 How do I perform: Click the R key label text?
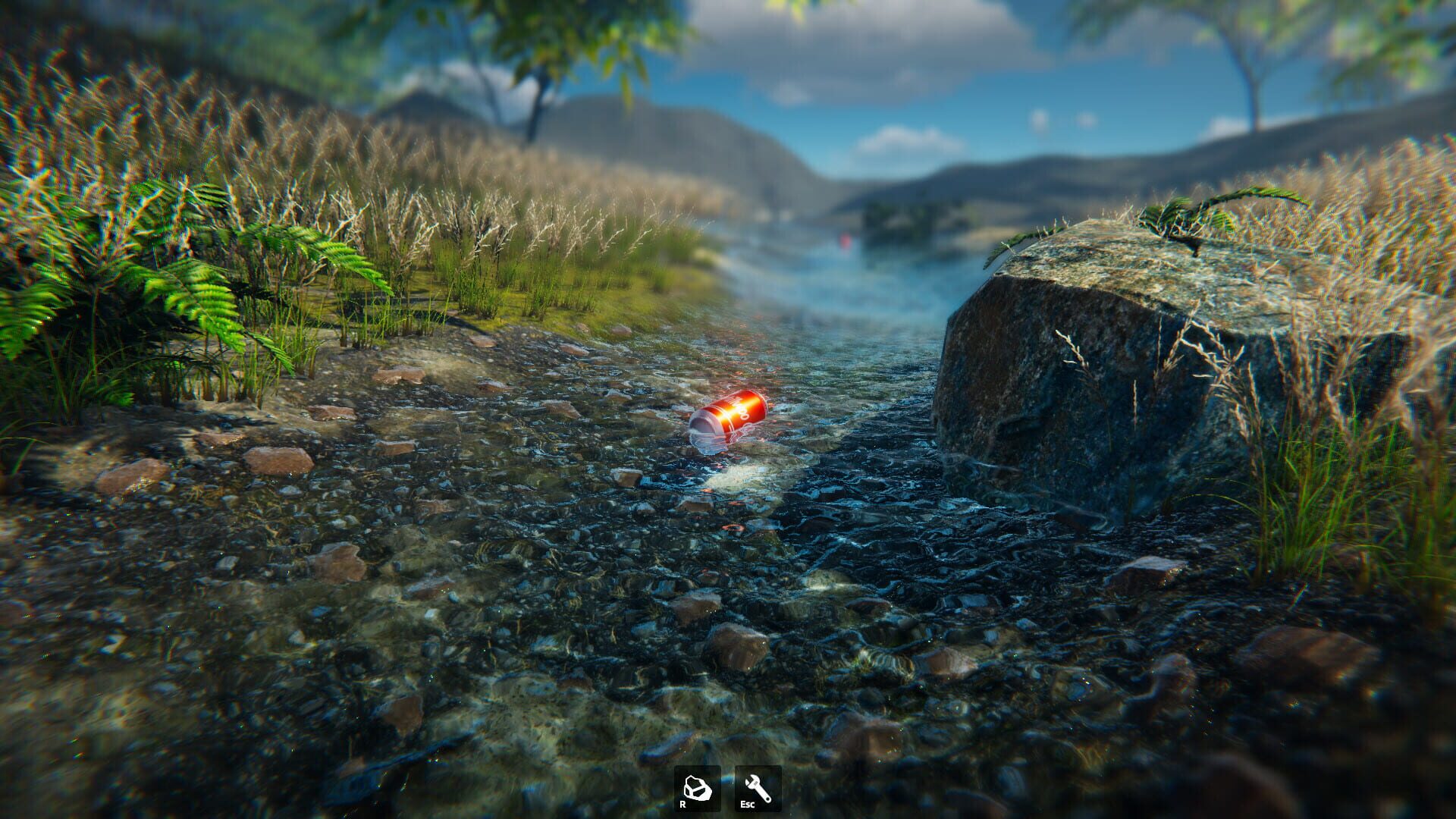point(683,804)
